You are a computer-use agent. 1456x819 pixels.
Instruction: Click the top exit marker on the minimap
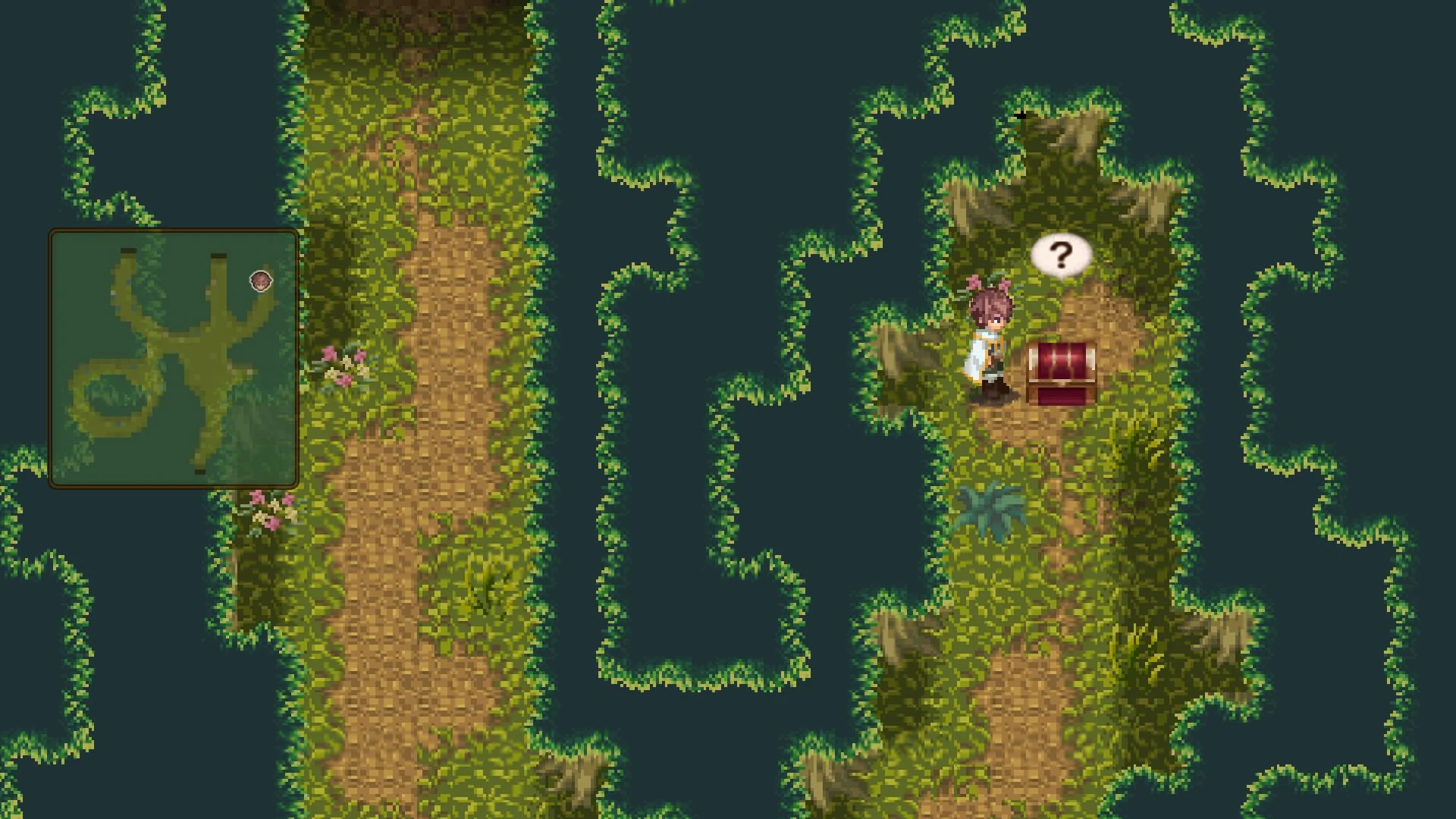pos(218,256)
